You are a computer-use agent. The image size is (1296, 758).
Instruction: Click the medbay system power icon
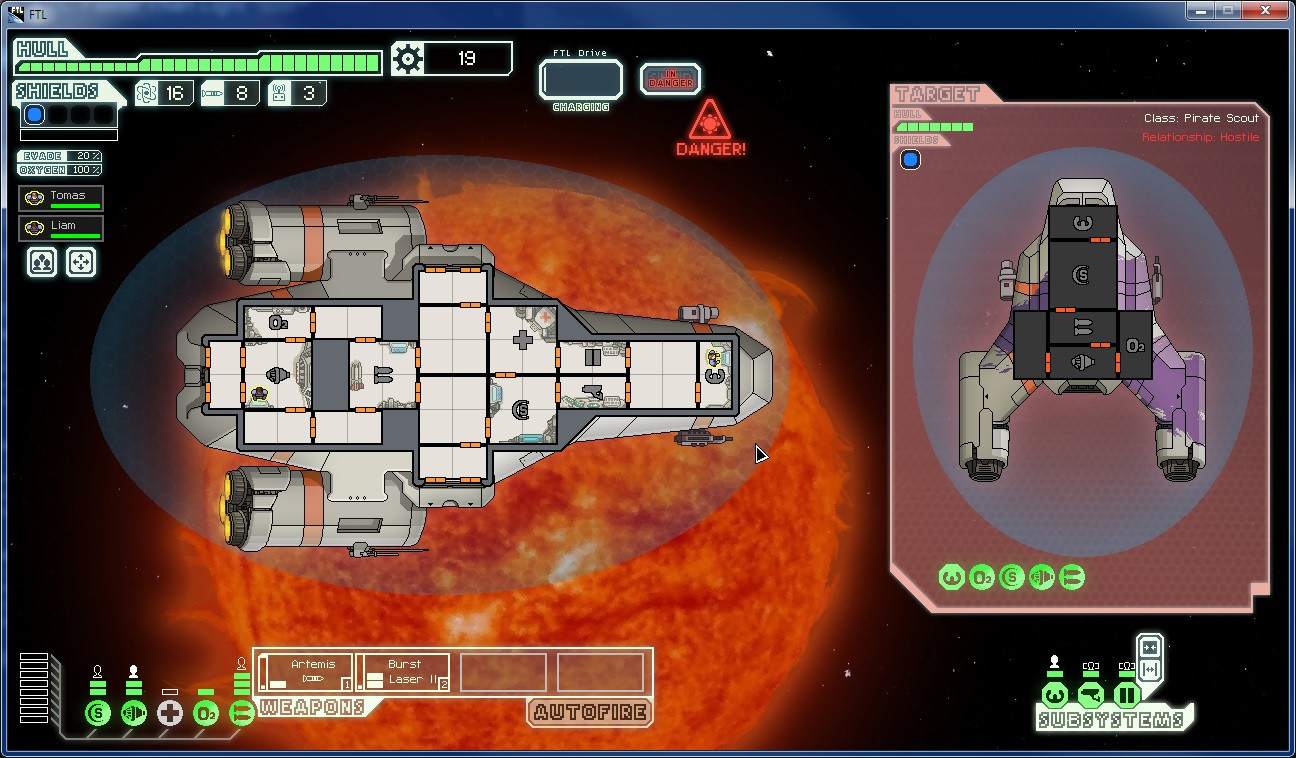170,713
